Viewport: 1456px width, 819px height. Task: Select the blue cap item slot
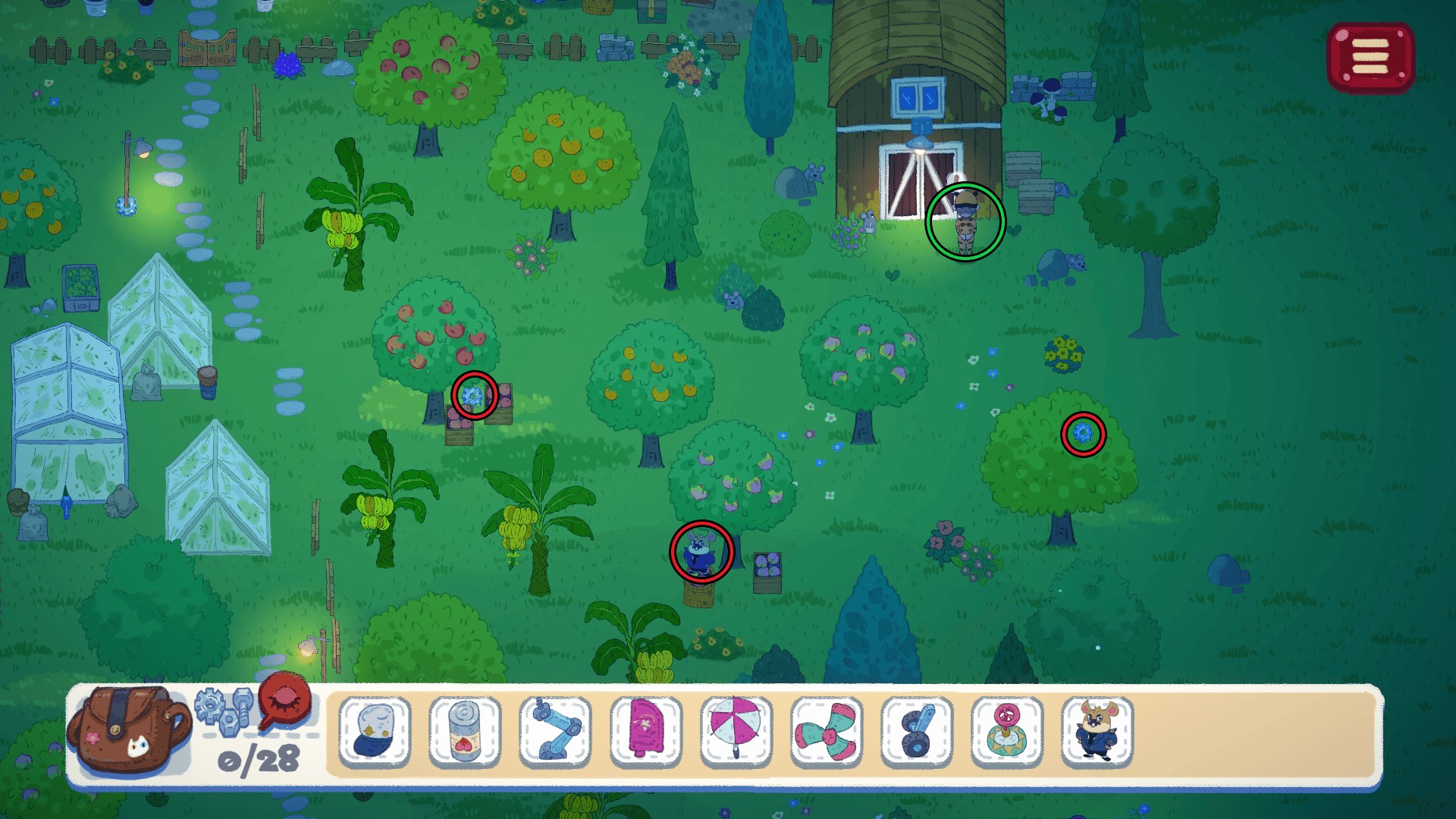pos(375,732)
